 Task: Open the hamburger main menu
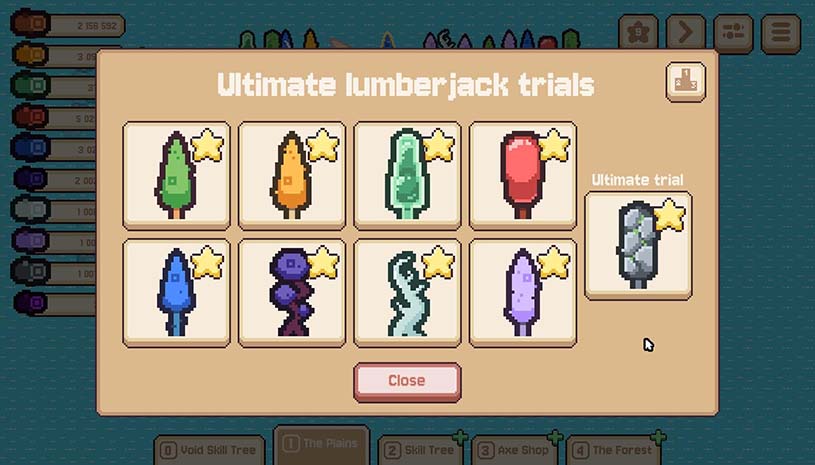click(781, 33)
